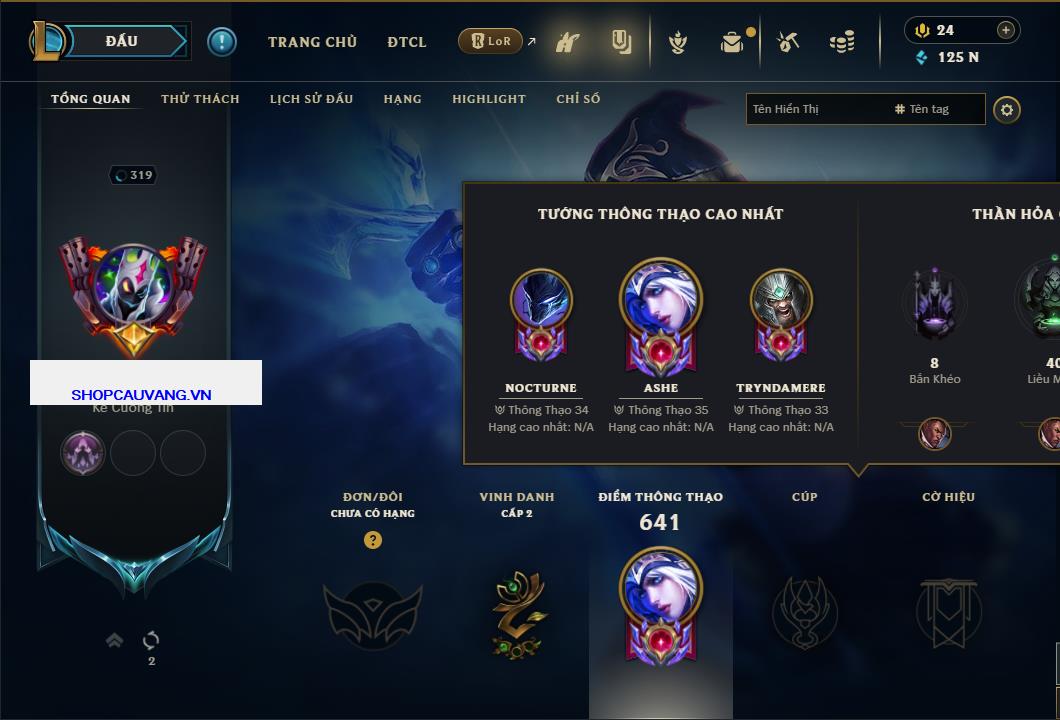1060x720 pixels.
Task: Open the CÚP trophy emblem
Action: [804, 612]
